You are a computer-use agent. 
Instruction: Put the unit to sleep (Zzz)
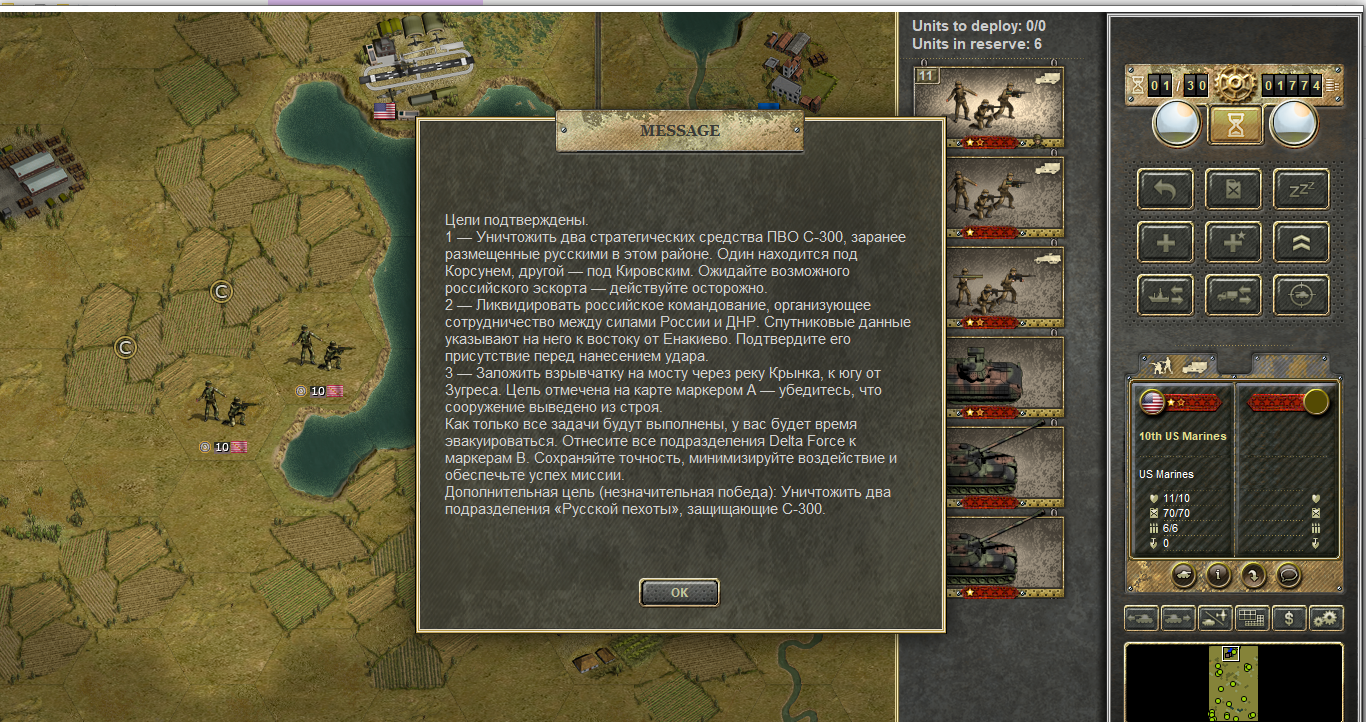tap(1301, 189)
